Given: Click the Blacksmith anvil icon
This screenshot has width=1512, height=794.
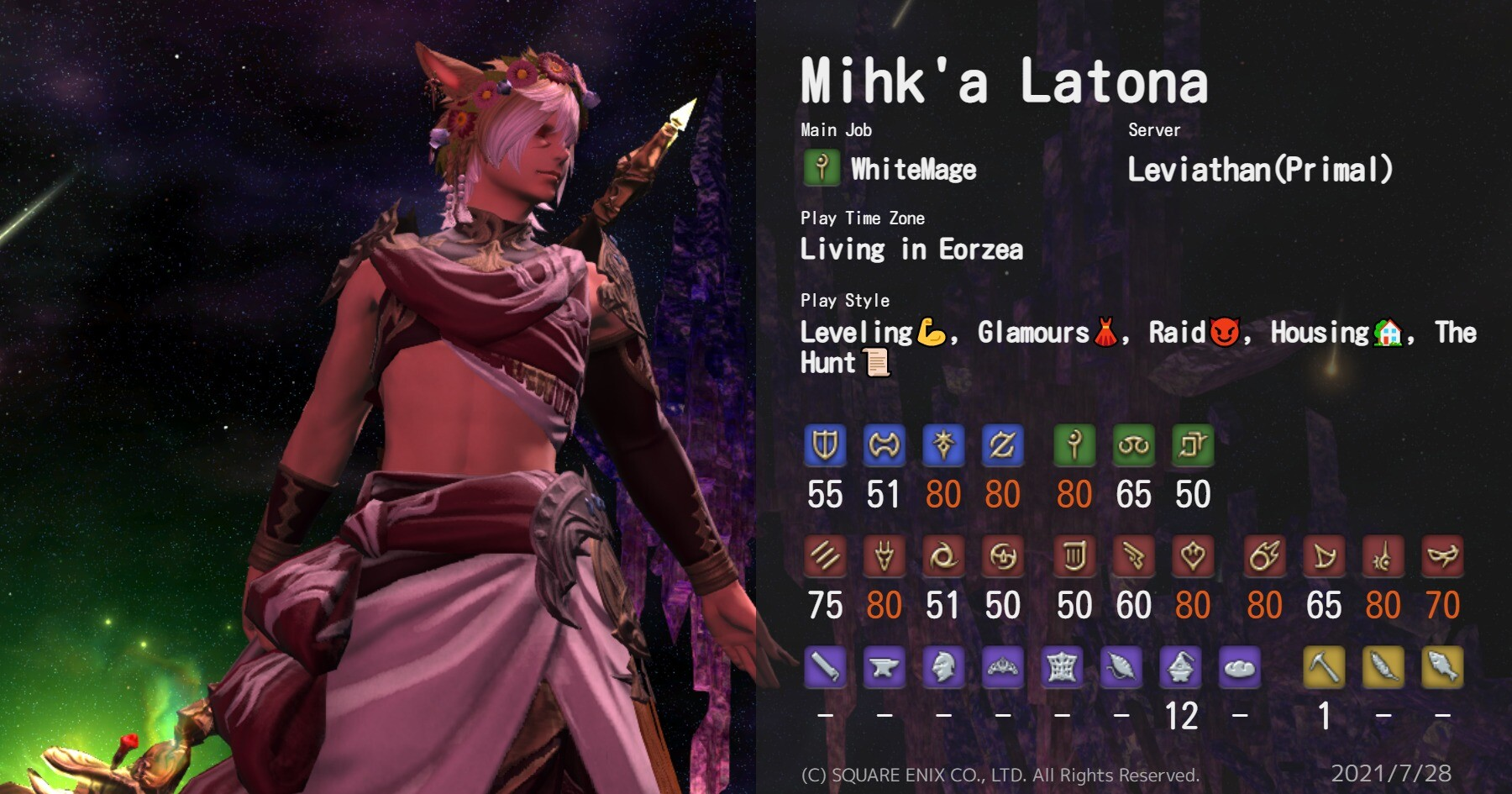Looking at the screenshot, I should click(x=884, y=667).
